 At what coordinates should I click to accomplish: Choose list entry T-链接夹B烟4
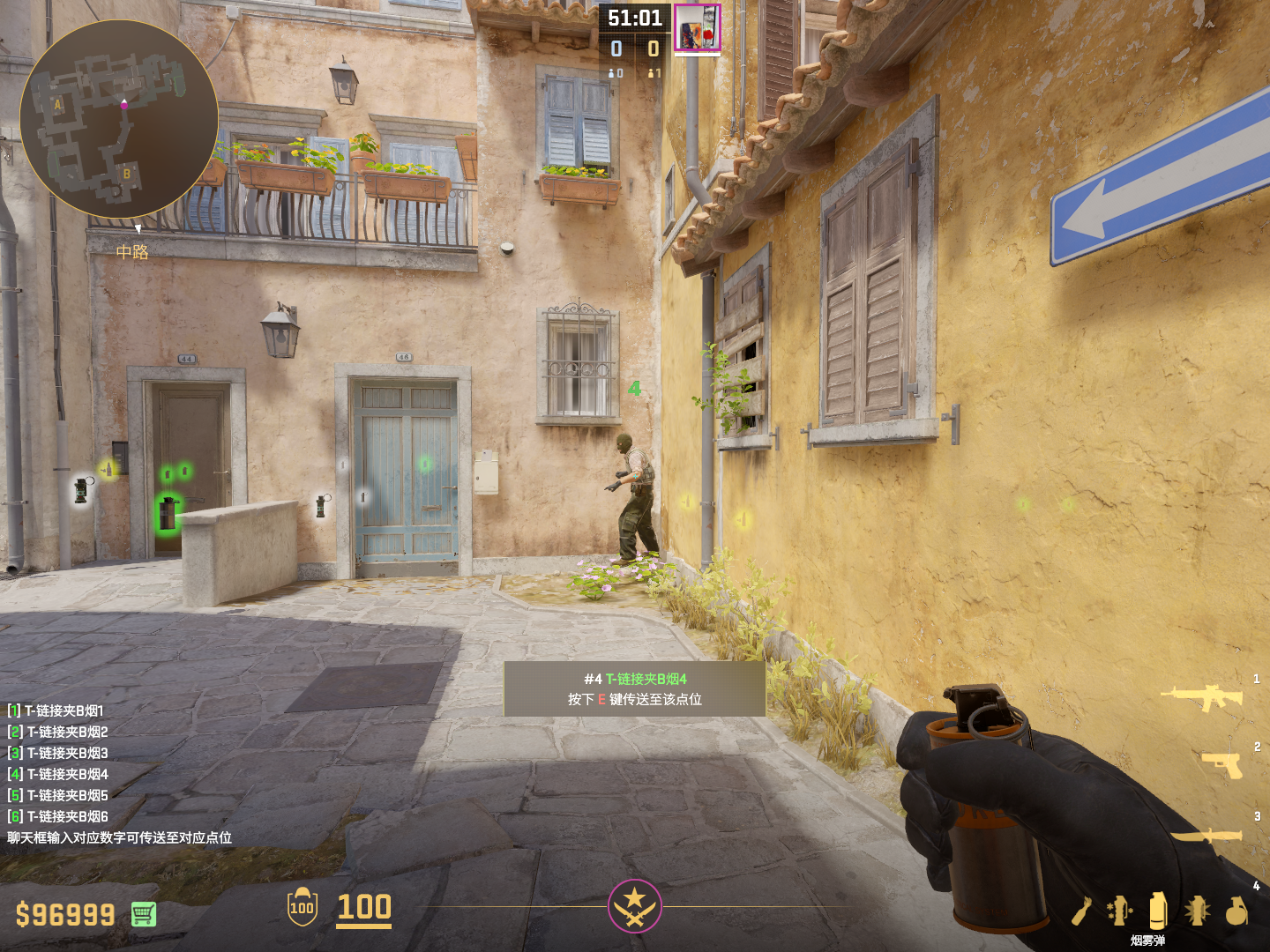[x=58, y=774]
